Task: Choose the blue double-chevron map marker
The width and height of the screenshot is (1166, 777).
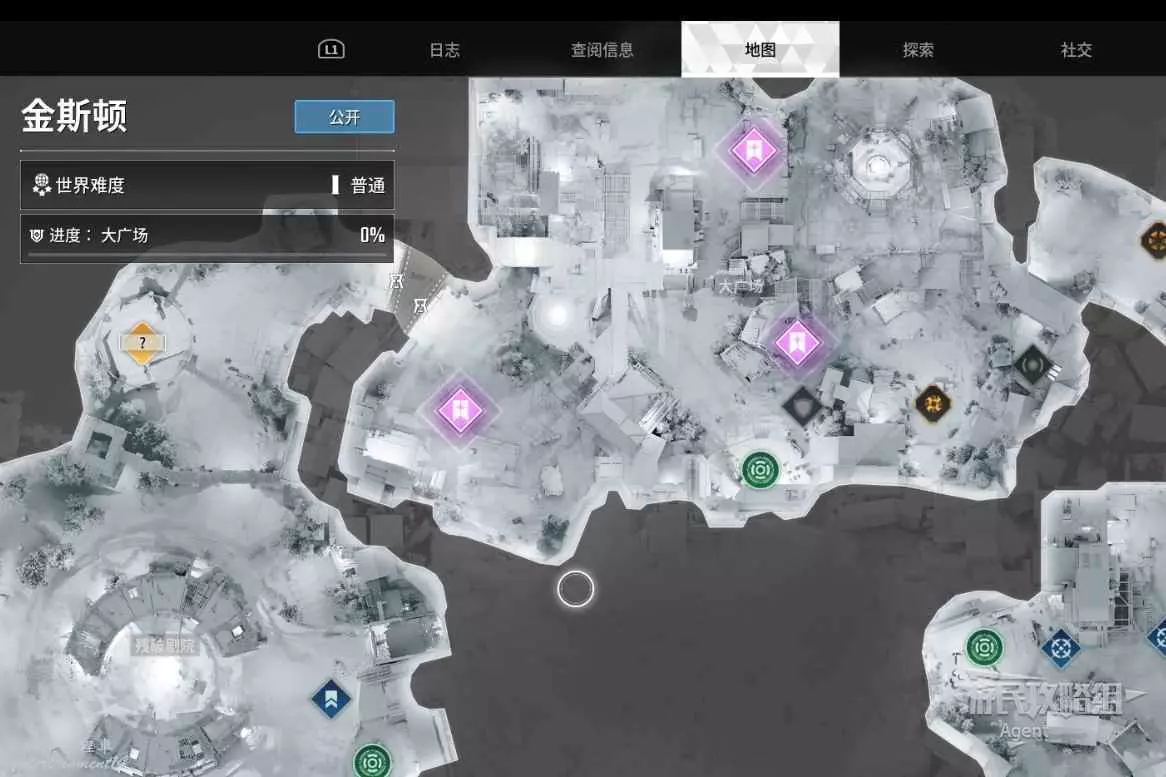Action: [331, 698]
